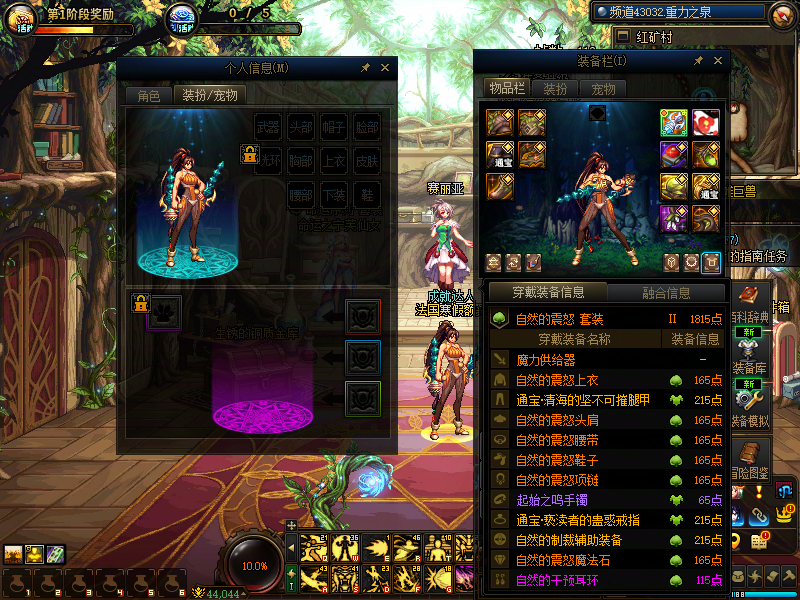The width and height of the screenshot is (800, 600).
Task: Pin the 个人信息 window
Action: coord(366,68)
